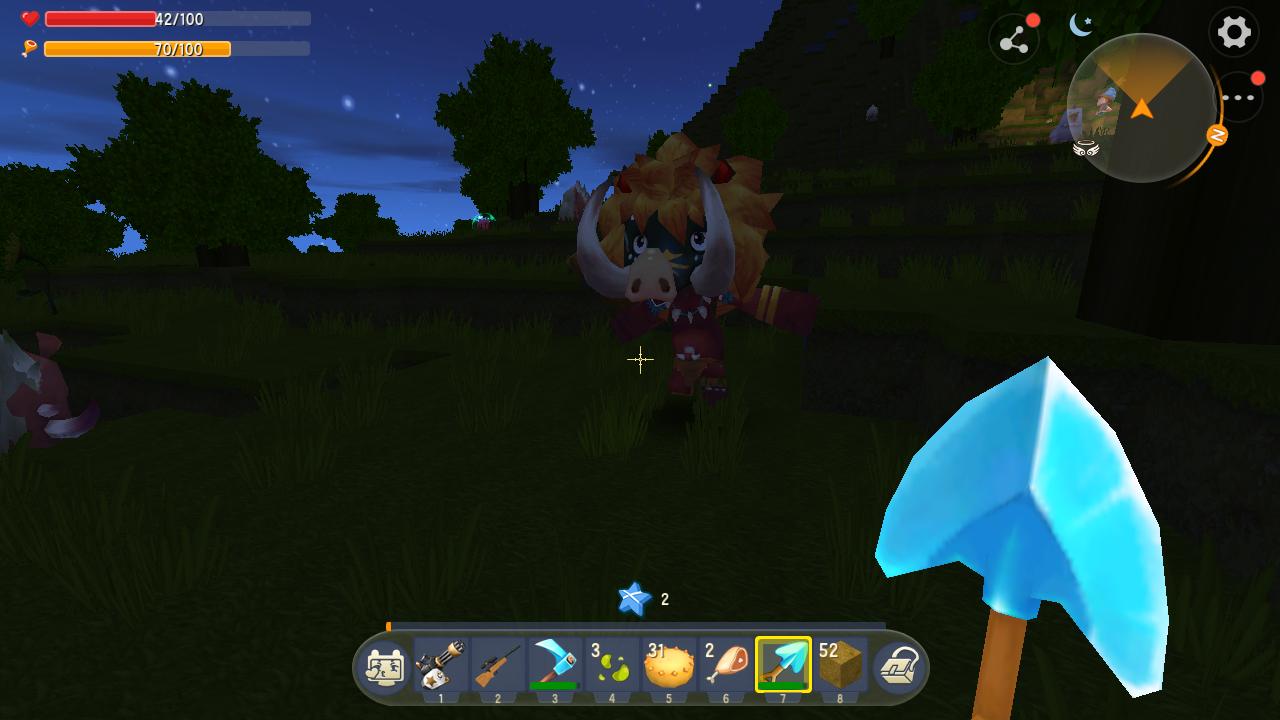Pick the brown block stack of 52
1280x720 pixels.
(840, 665)
